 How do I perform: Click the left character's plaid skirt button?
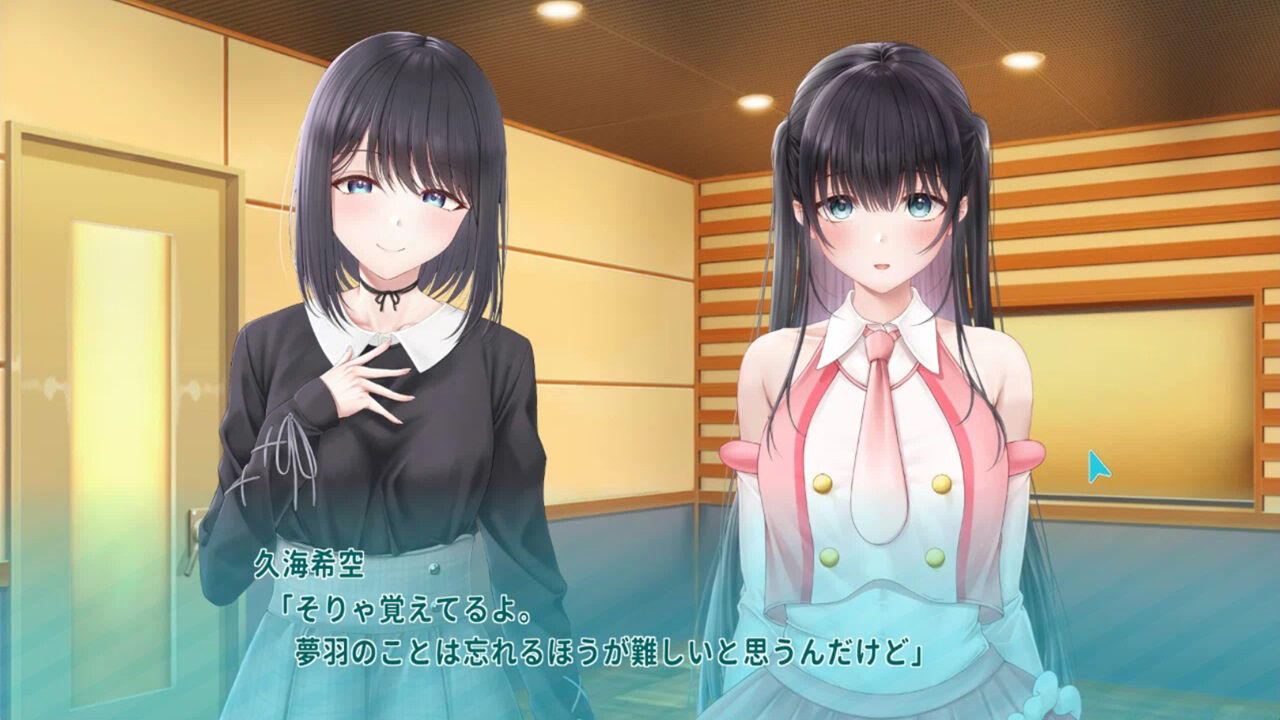click(434, 569)
